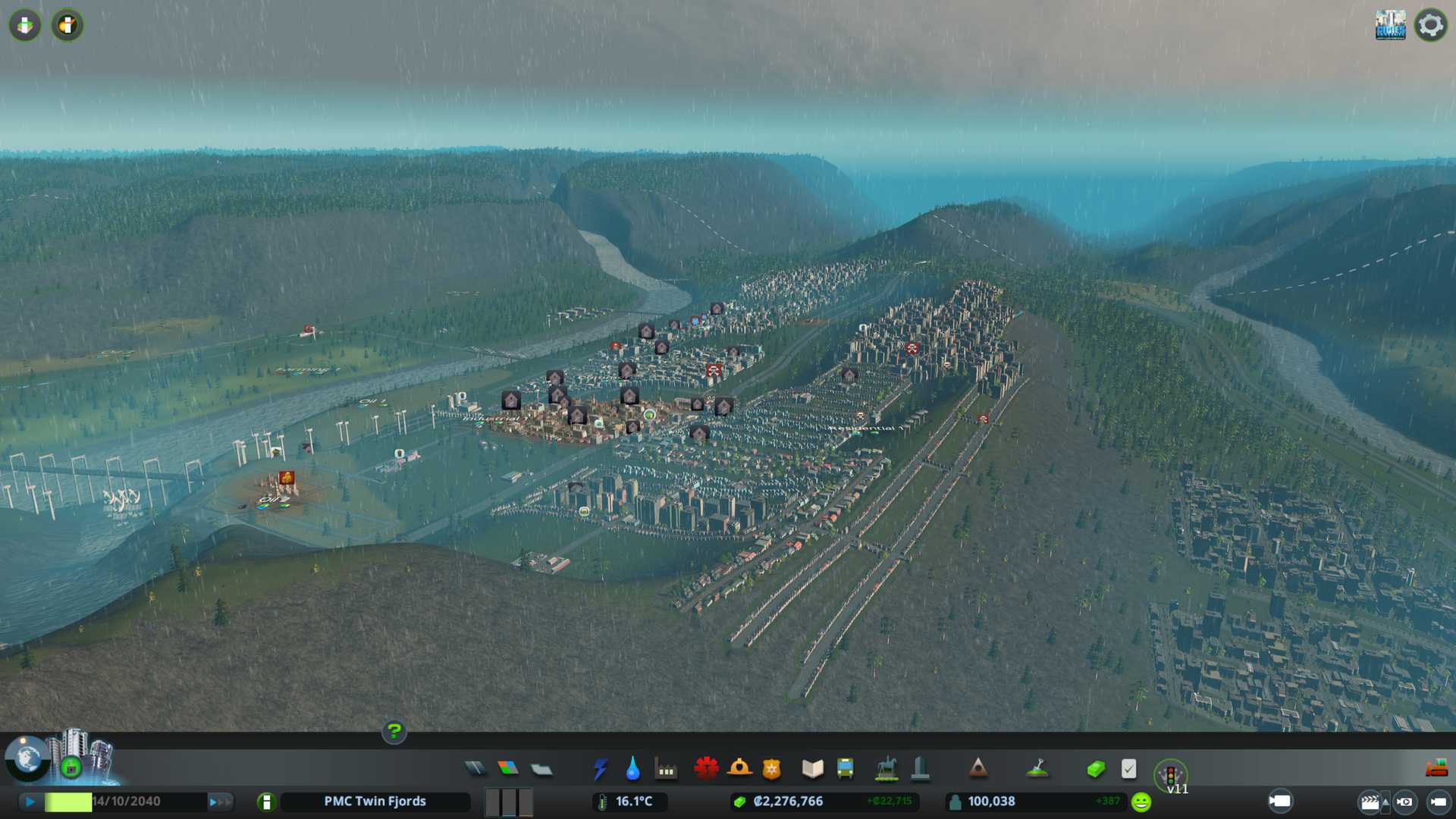This screenshot has width=1456, height=819.
Task: Open the Districts painting tool
Action: point(541,770)
